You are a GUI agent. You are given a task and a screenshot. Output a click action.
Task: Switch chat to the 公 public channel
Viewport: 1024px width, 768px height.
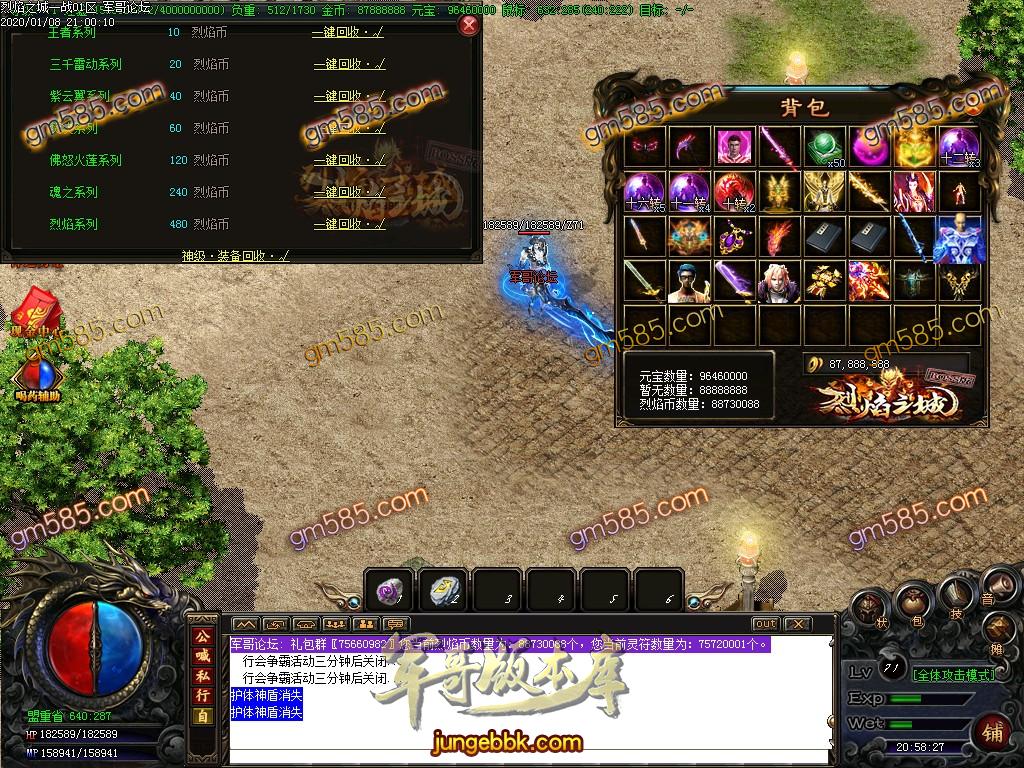pos(202,637)
